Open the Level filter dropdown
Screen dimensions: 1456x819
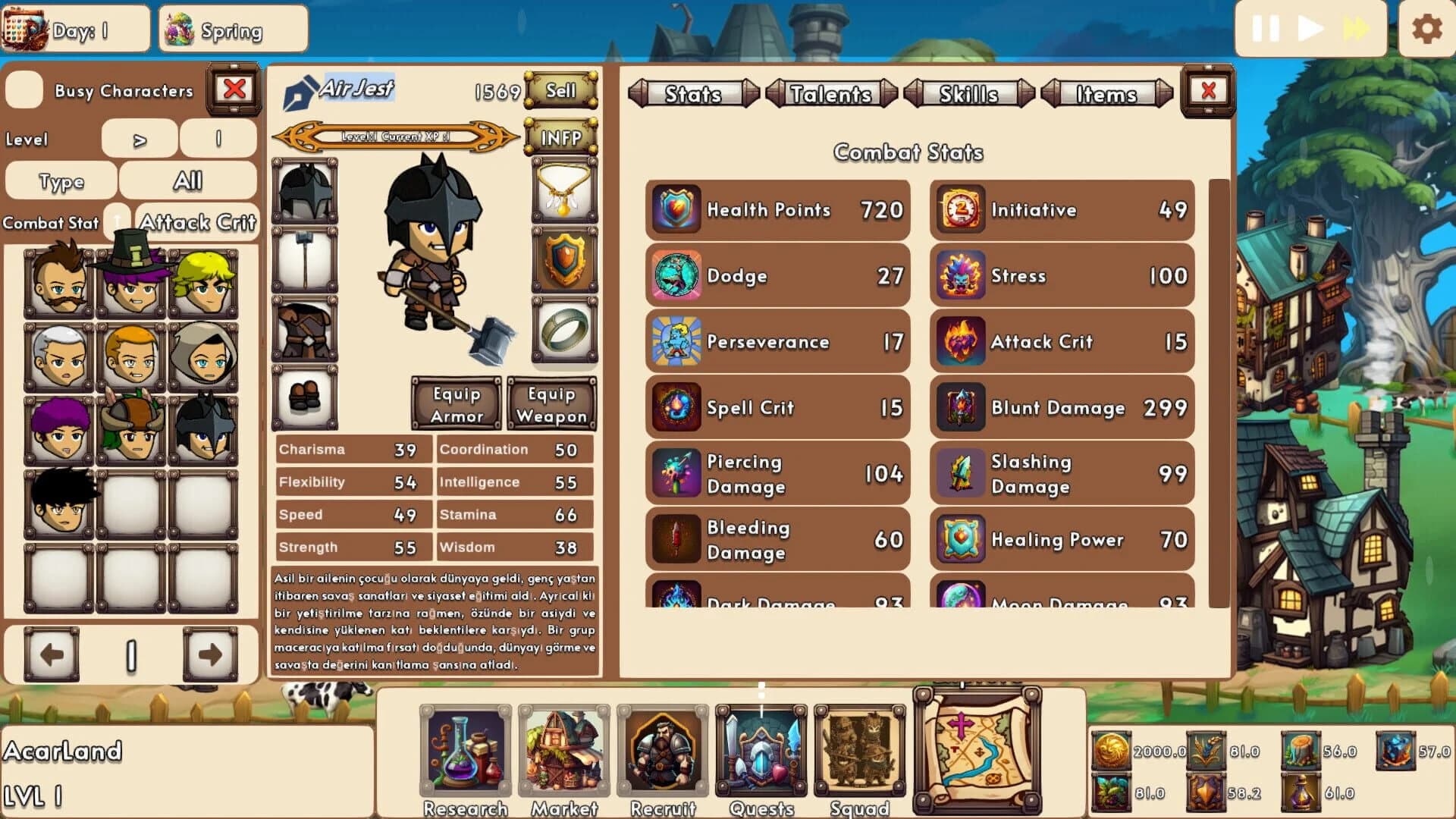(x=140, y=139)
